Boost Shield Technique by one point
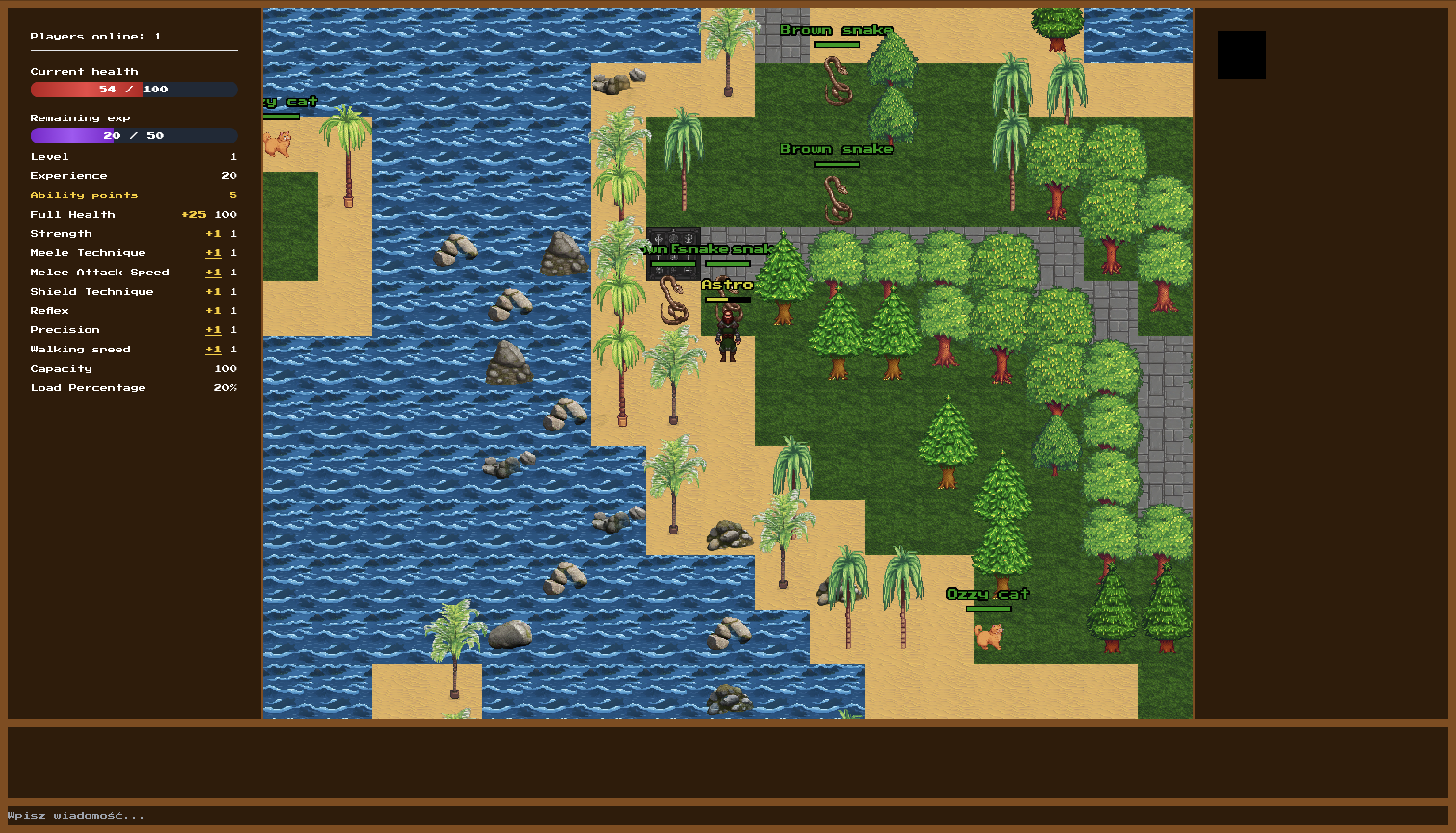Image resolution: width=1456 pixels, height=833 pixels. (x=213, y=292)
